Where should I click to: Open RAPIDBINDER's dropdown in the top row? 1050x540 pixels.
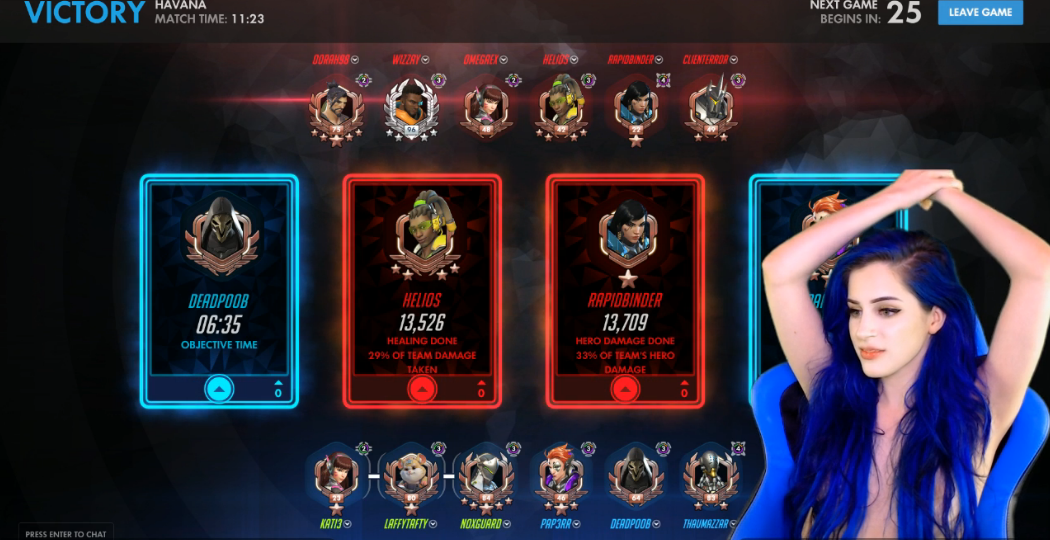[660, 59]
